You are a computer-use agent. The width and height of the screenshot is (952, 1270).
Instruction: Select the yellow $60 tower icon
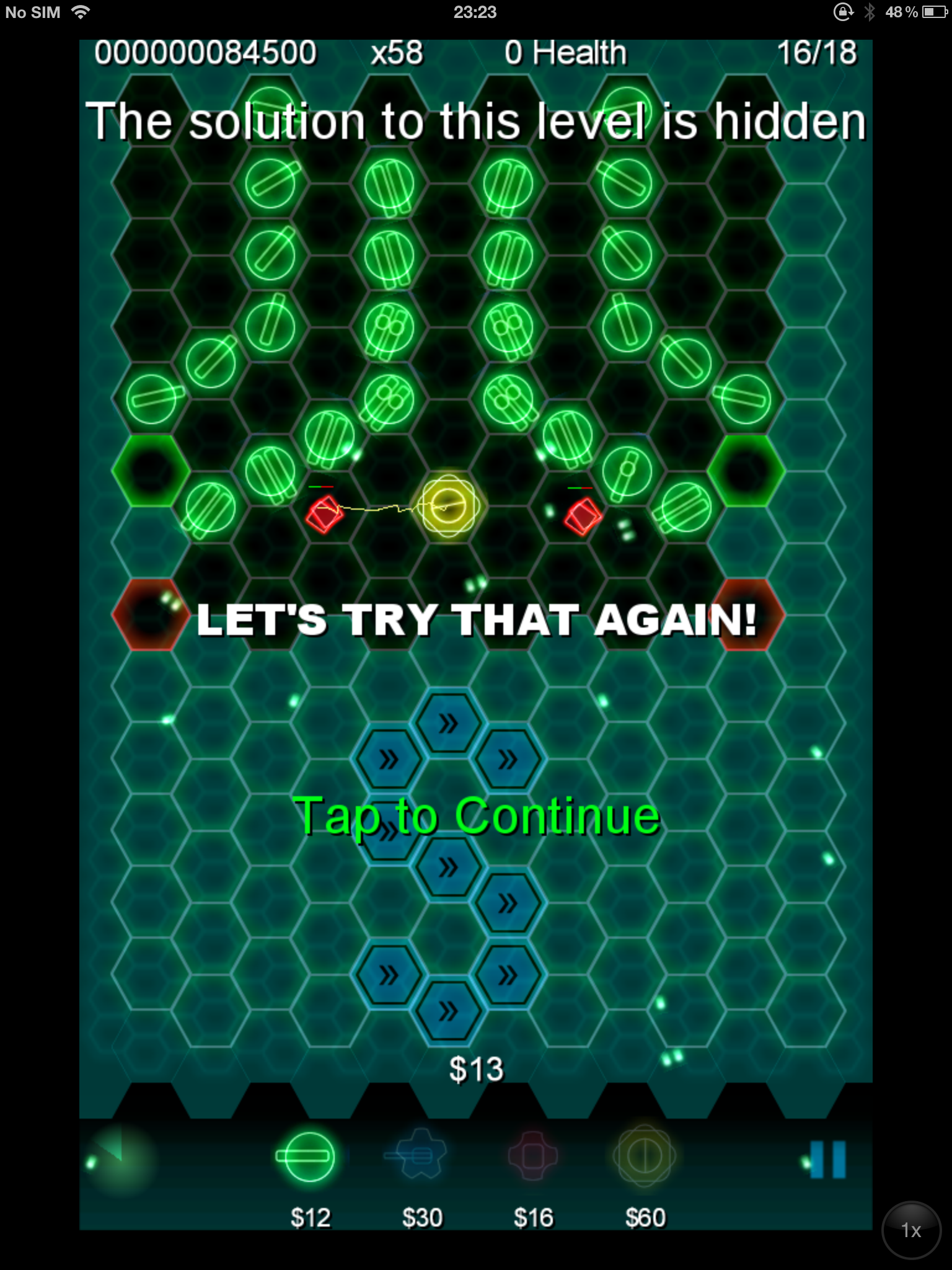pos(644,1156)
